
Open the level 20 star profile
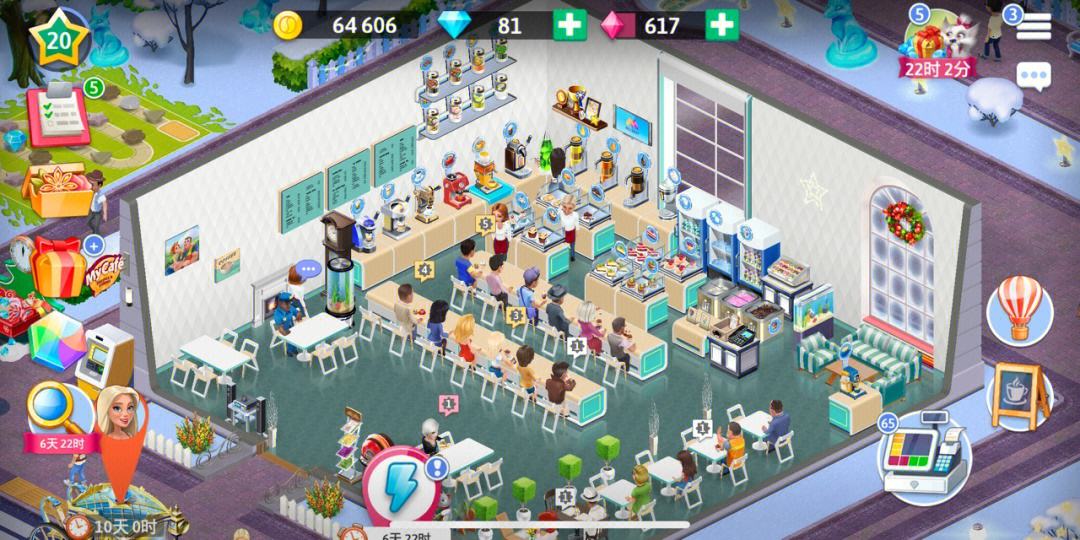click(59, 39)
